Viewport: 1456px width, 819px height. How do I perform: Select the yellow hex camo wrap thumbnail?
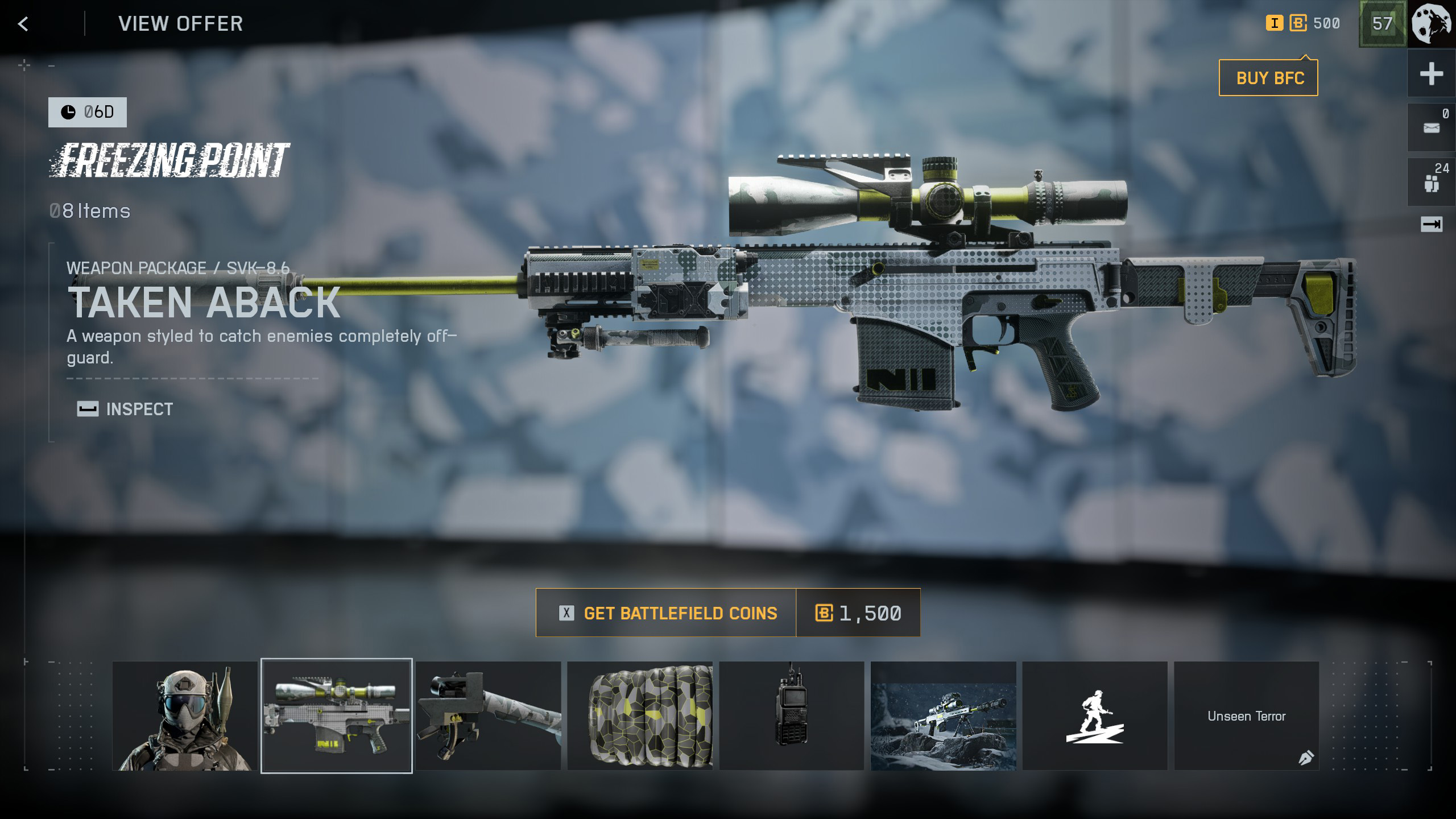pos(640,715)
